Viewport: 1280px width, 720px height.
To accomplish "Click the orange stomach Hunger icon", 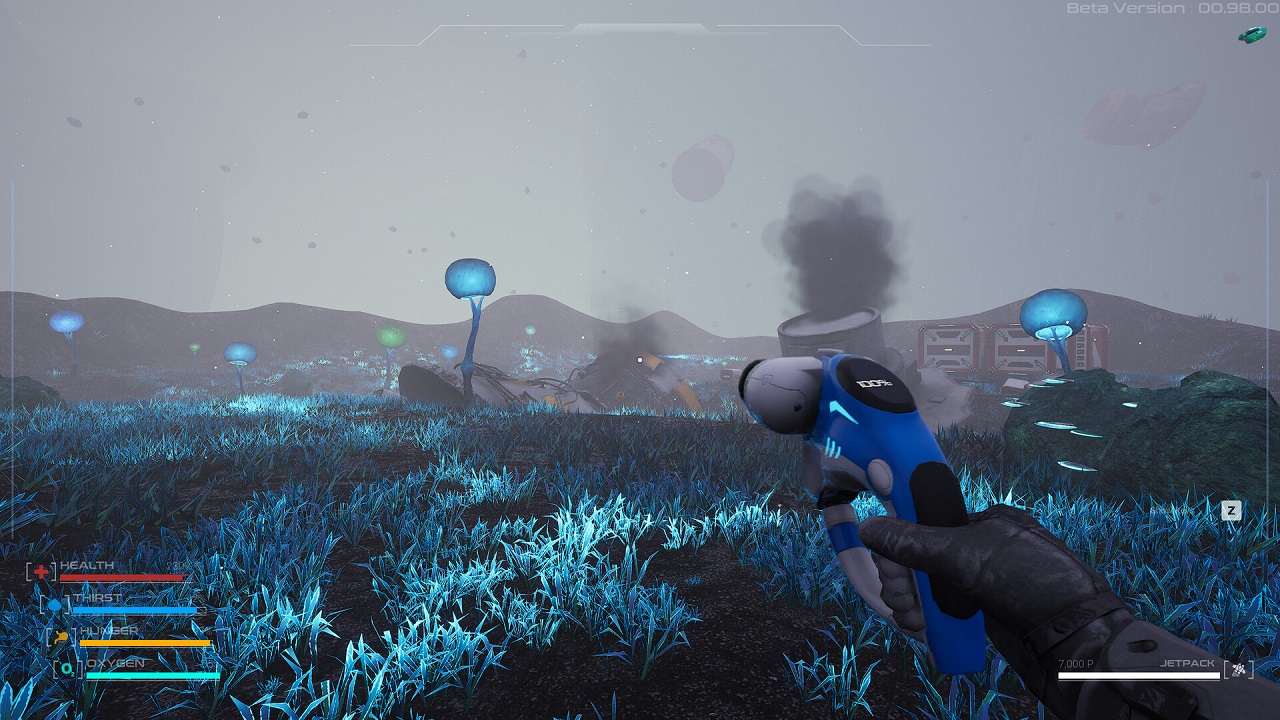I will 62,636.
